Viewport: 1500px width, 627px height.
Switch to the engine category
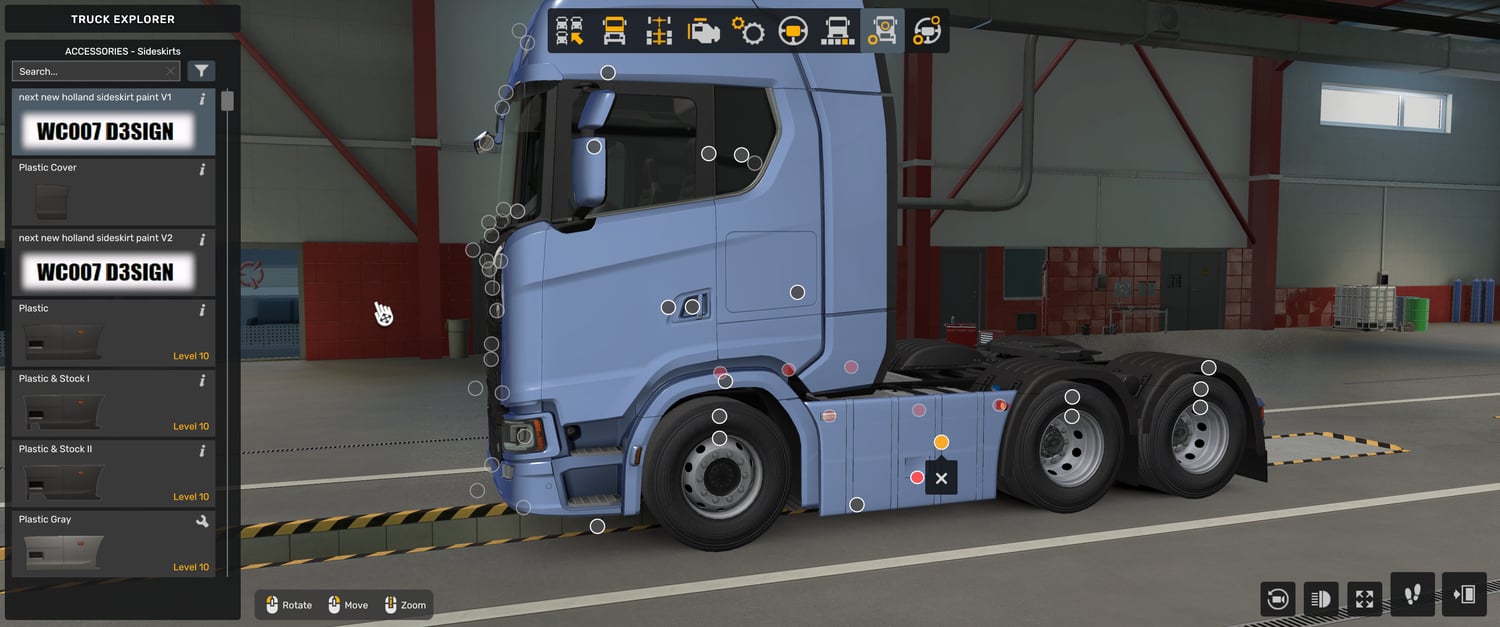pyautogui.click(x=703, y=31)
